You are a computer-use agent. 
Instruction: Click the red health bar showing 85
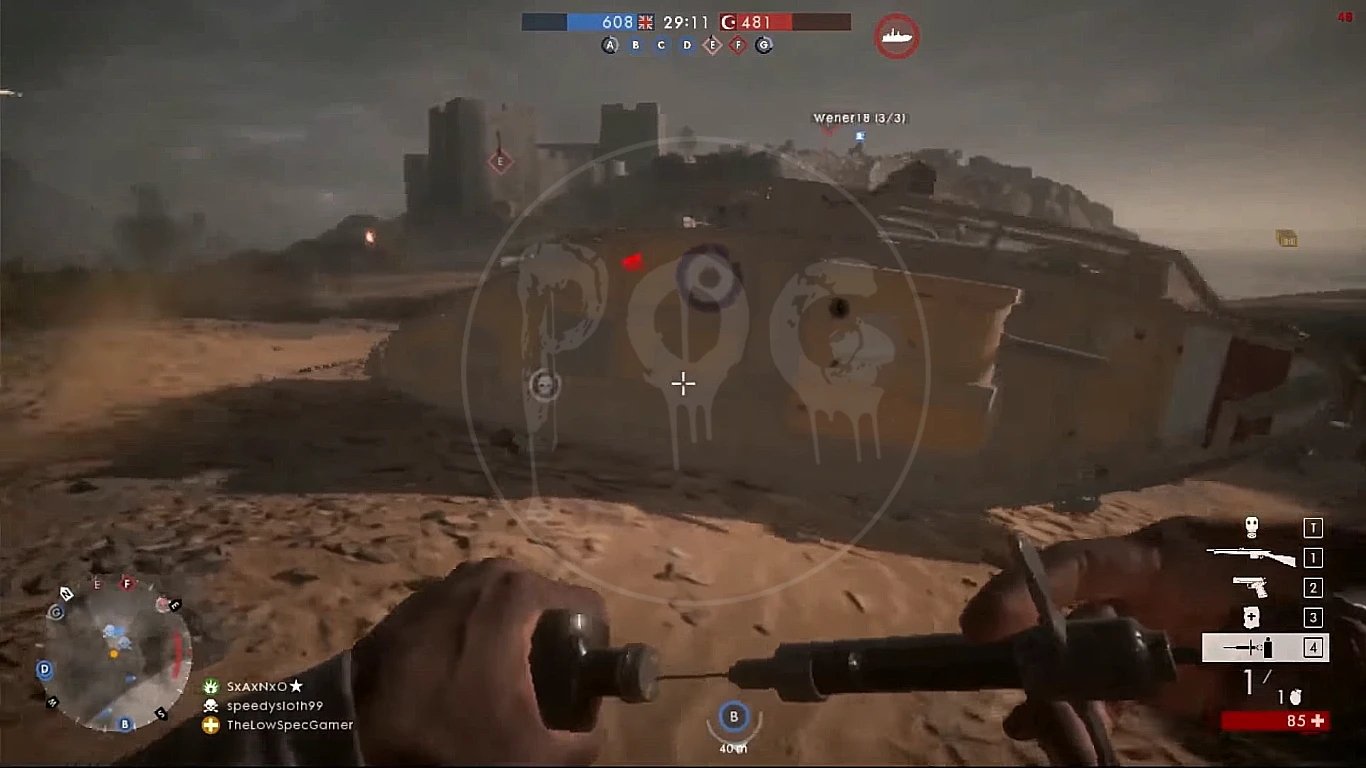[x=1273, y=720]
